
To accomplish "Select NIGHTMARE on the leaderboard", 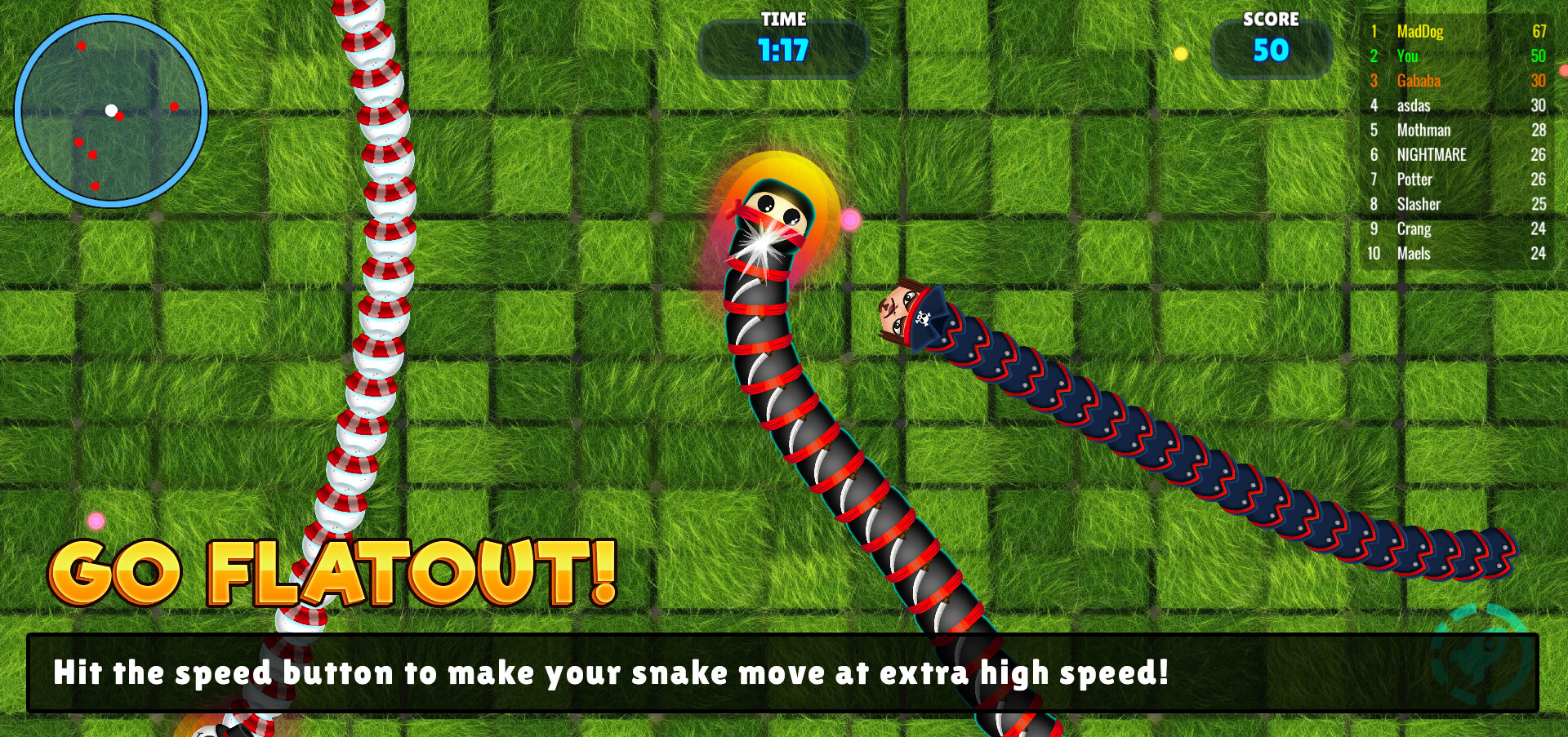I will 1431,155.
